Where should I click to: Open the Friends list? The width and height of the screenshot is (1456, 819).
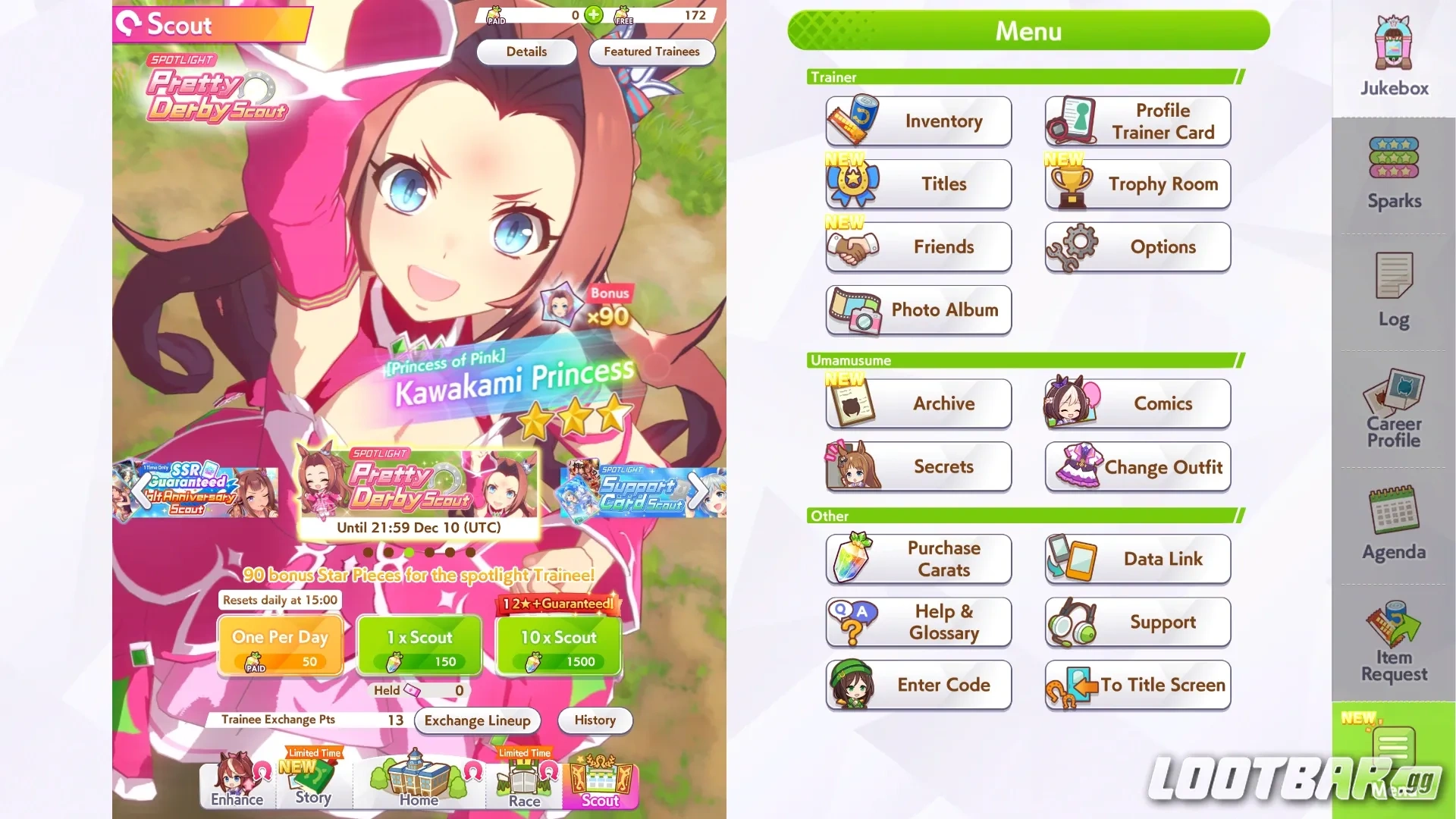coord(918,246)
